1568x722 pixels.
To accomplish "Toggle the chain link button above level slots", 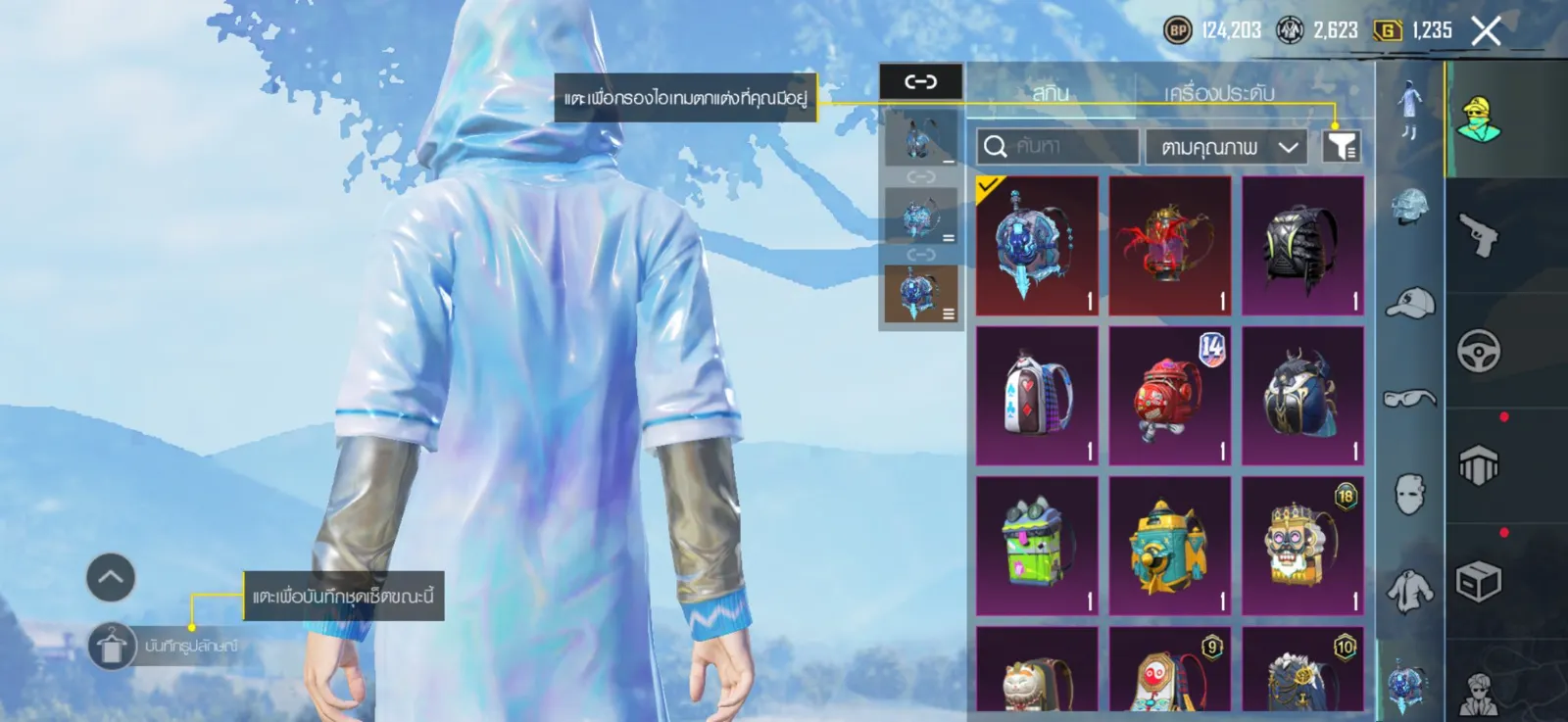I will tap(920, 81).
